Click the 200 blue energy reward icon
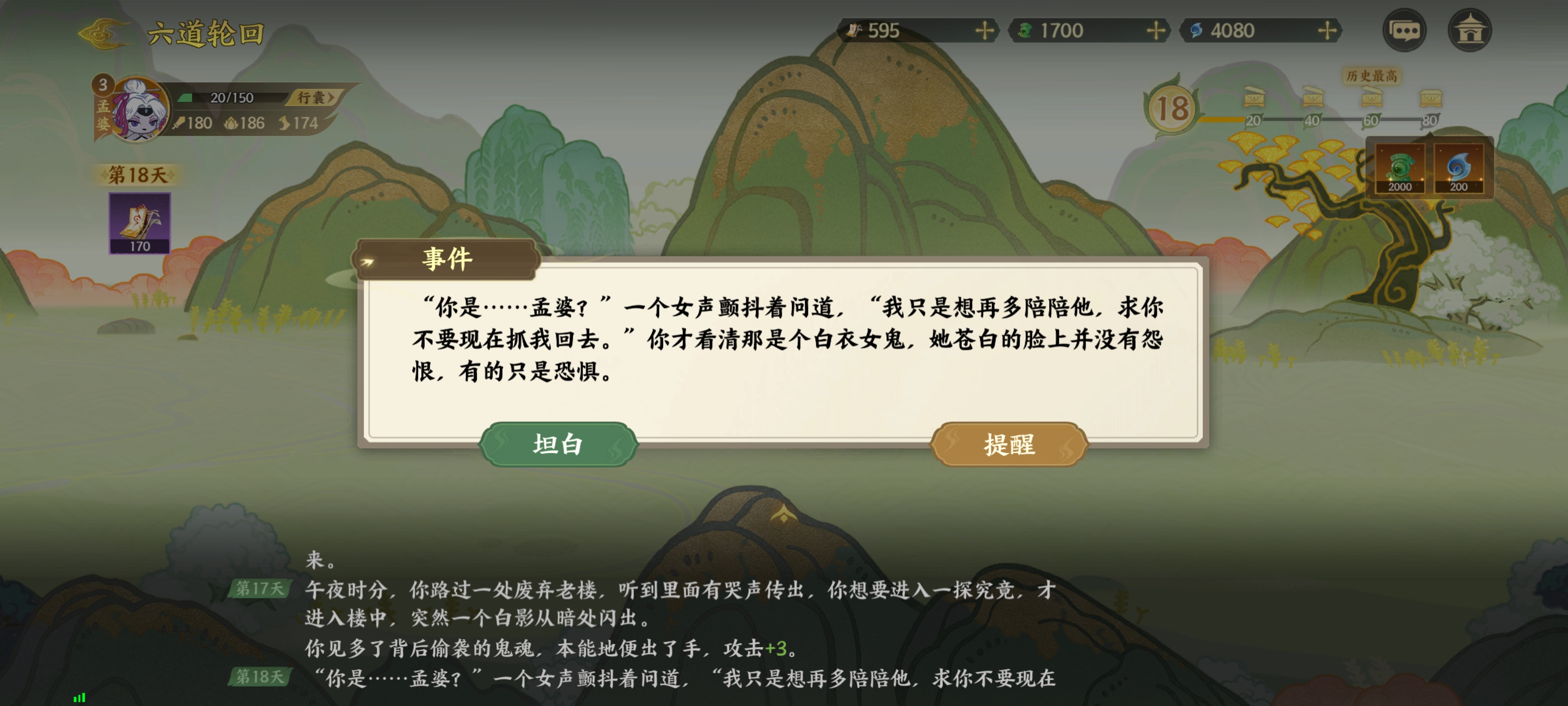This screenshot has width=1568, height=706. [x=1460, y=169]
